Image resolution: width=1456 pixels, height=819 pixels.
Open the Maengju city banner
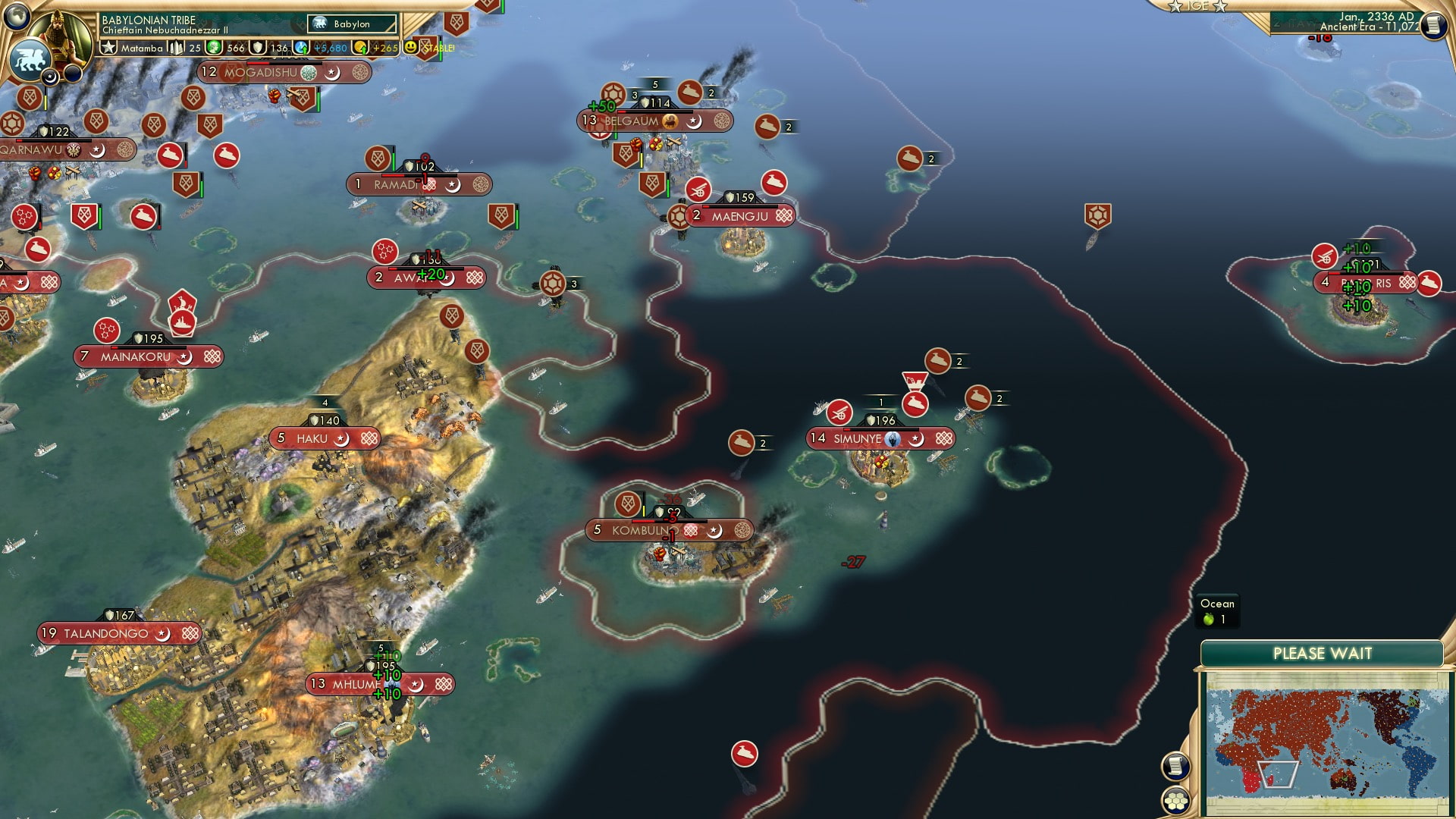click(x=740, y=216)
